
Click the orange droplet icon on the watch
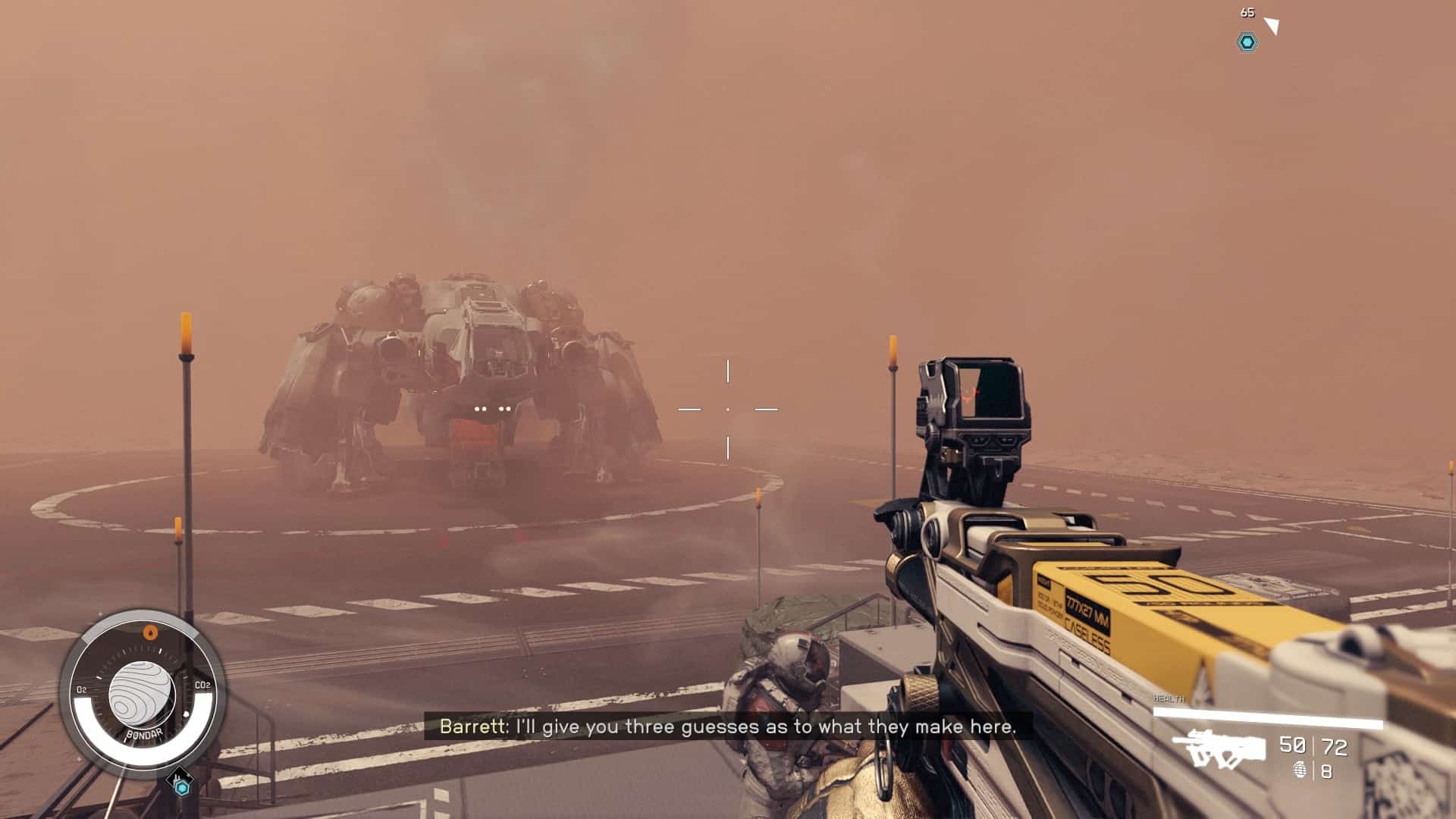[x=150, y=632]
